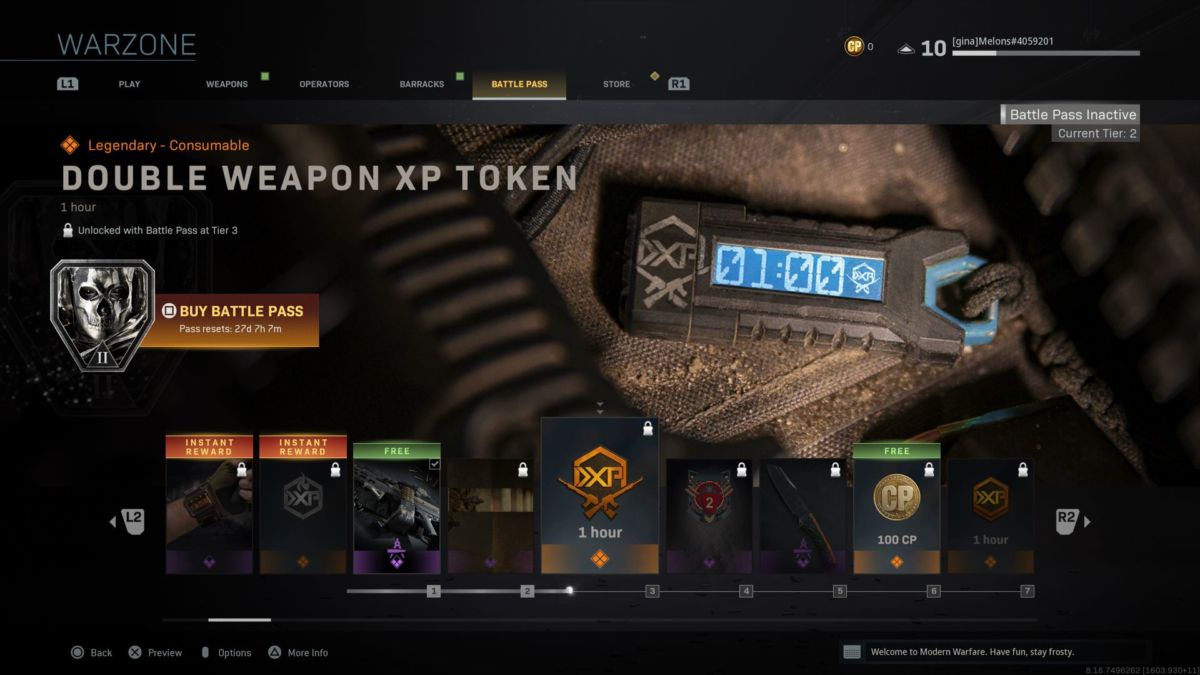Open the COD Points balance icon
This screenshot has height=675, width=1200.
pos(854,46)
